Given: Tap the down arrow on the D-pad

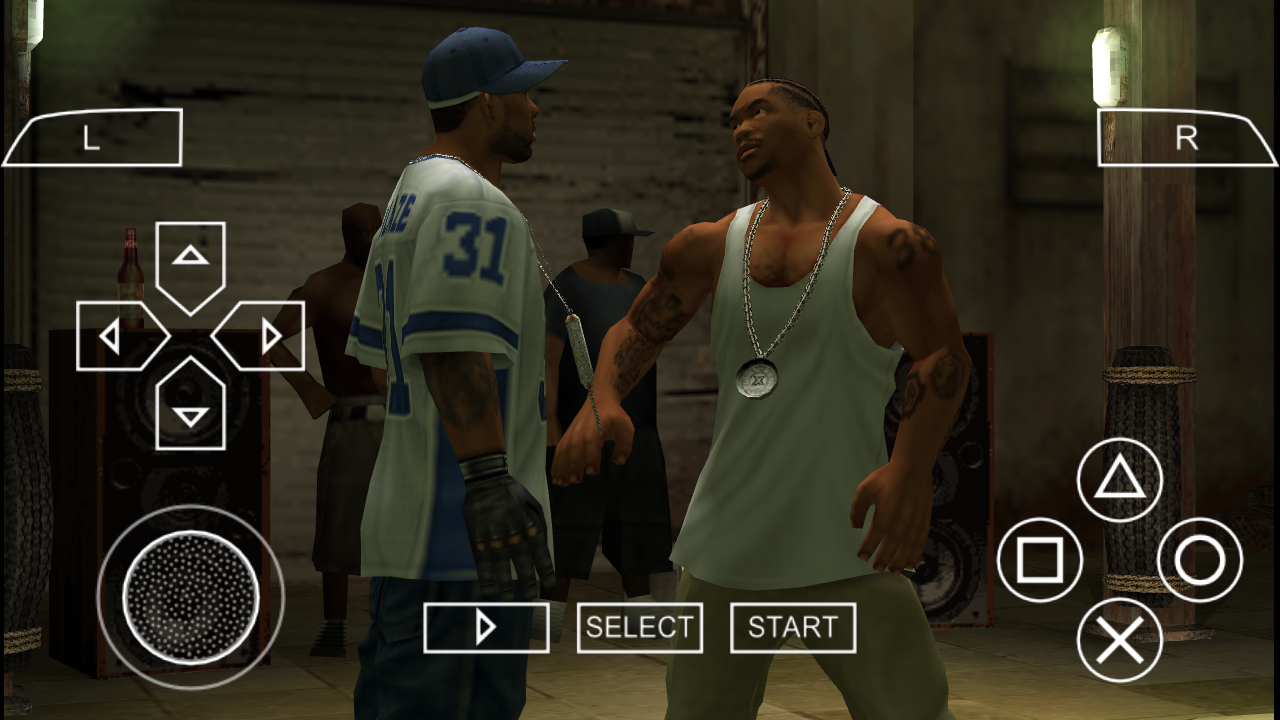Looking at the screenshot, I should pyautogui.click(x=190, y=410).
